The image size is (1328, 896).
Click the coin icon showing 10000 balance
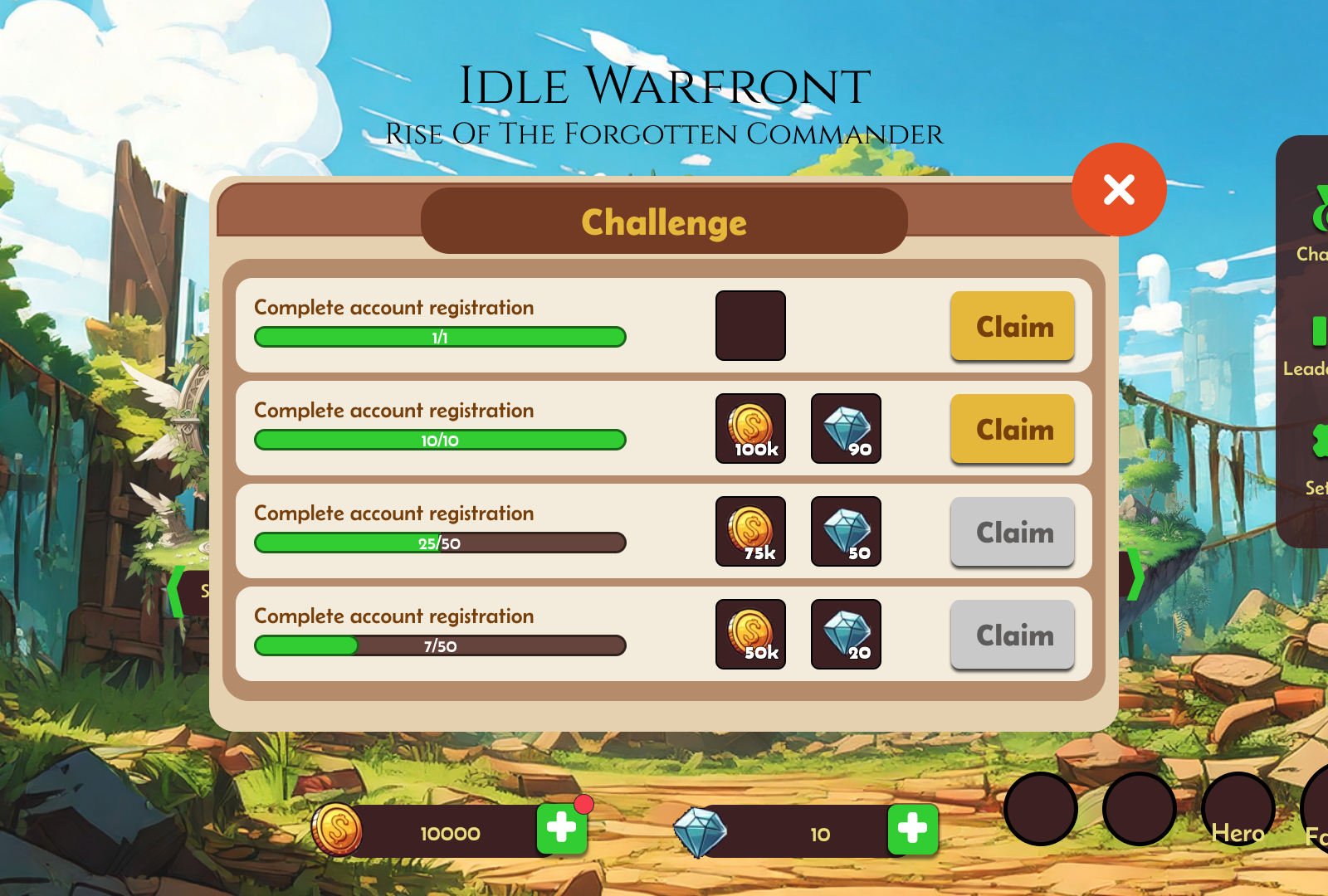(x=337, y=831)
